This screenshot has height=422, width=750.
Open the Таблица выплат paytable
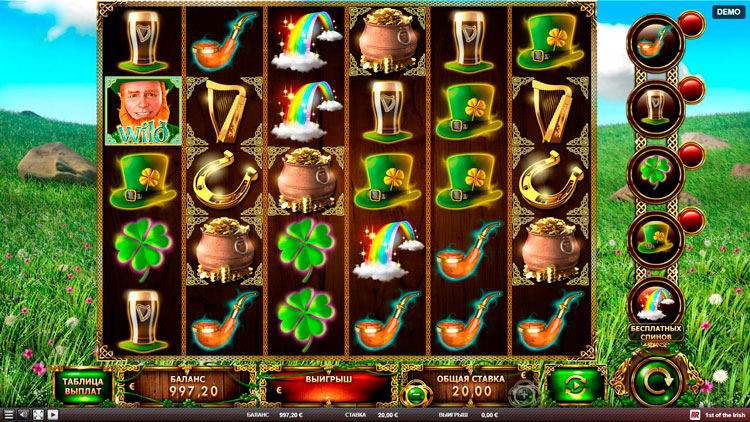[82, 386]
